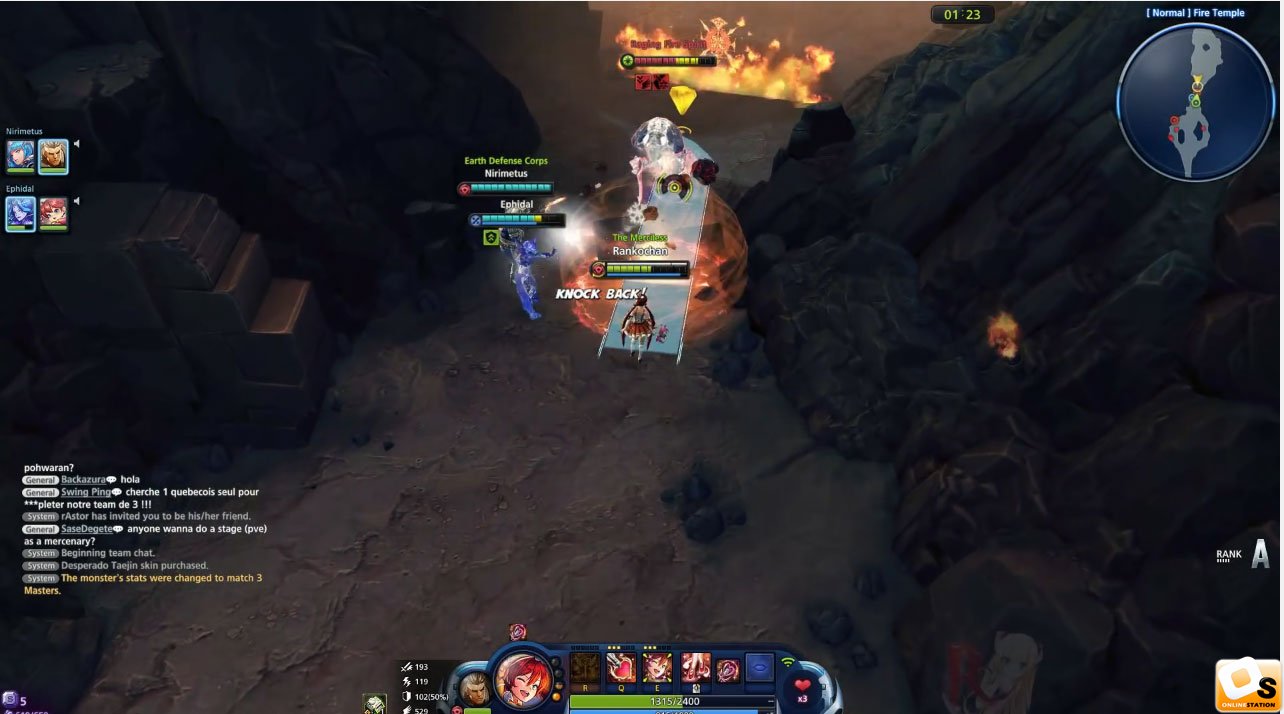
Task: Click SaseDegete's player name in chat
Action: (x=86, y=529)
